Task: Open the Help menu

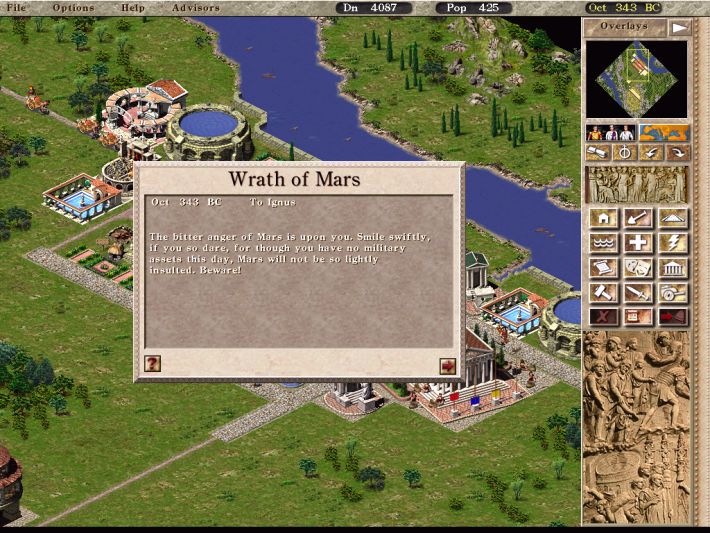Action: point(132,8)
